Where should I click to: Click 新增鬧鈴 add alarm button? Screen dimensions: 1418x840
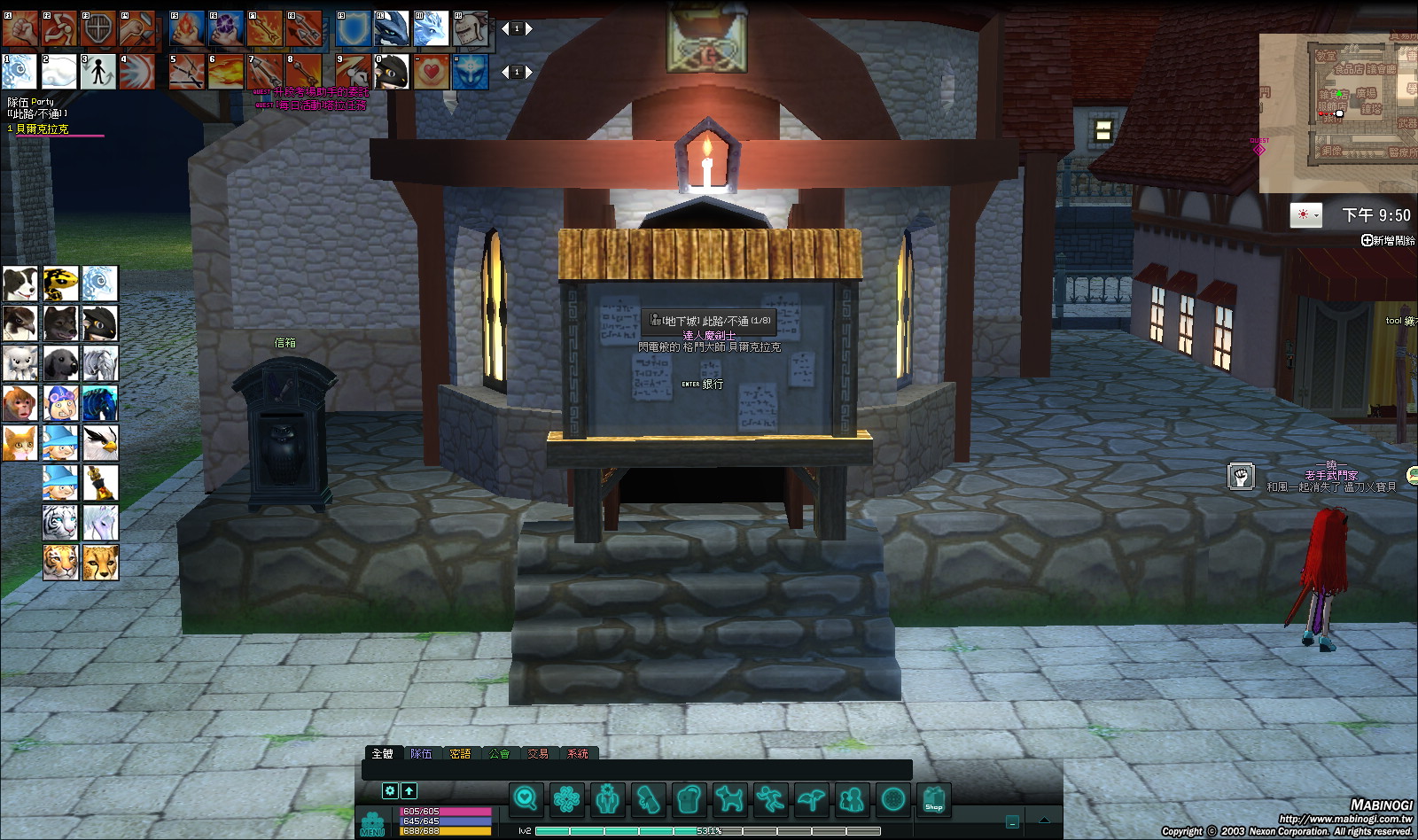[x=1388, y=240]
